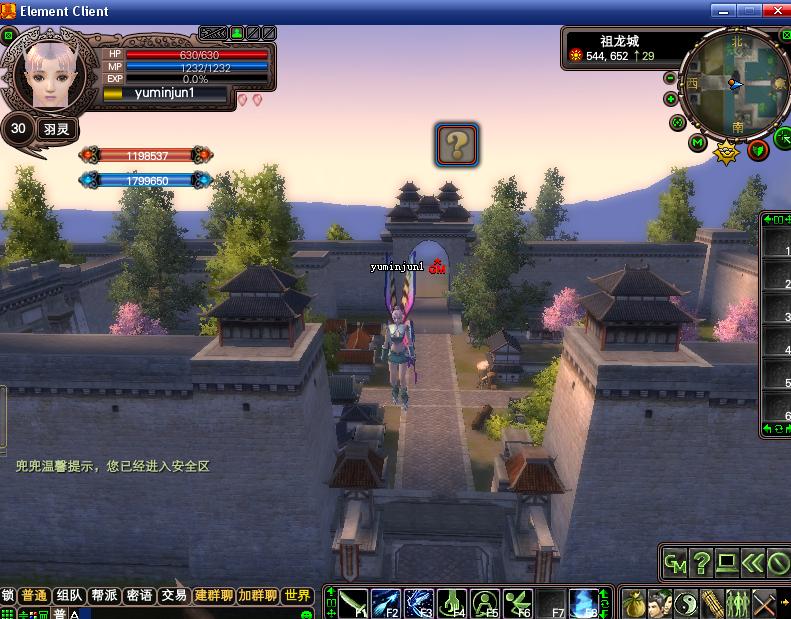This screenshot has height=619, width=791.
Task: Switch chat to 普通 channel tab
Action: point(34,595)
